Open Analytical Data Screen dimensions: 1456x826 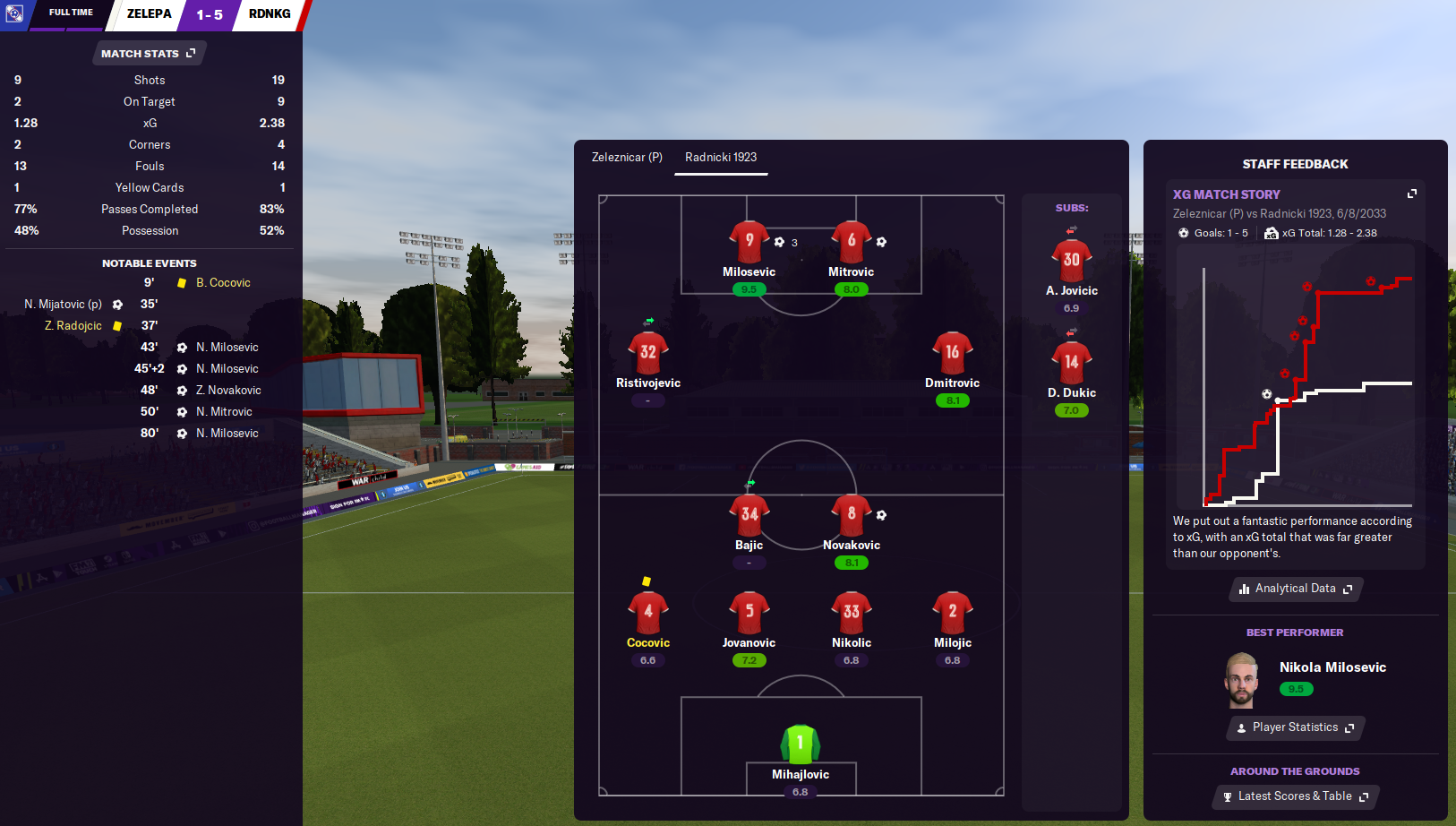pyautogui.click(x=1295, y=589)
